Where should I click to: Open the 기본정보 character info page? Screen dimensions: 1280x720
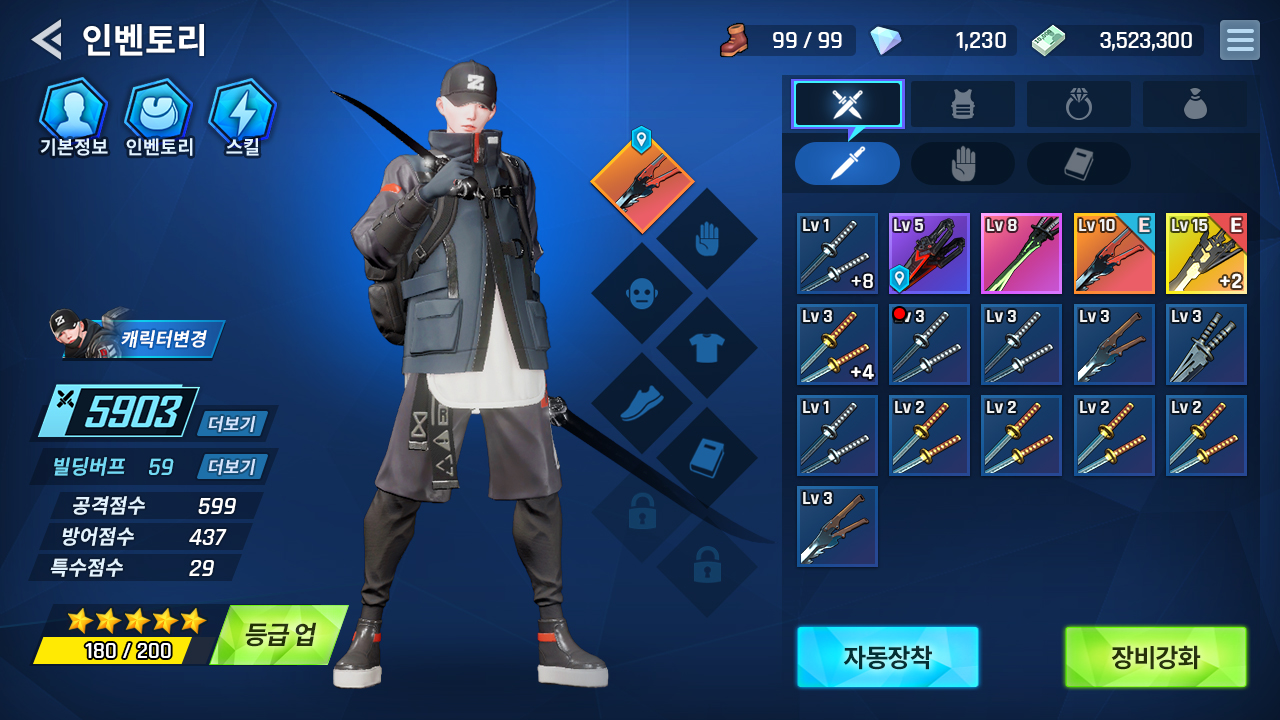(x=73, y=113)
